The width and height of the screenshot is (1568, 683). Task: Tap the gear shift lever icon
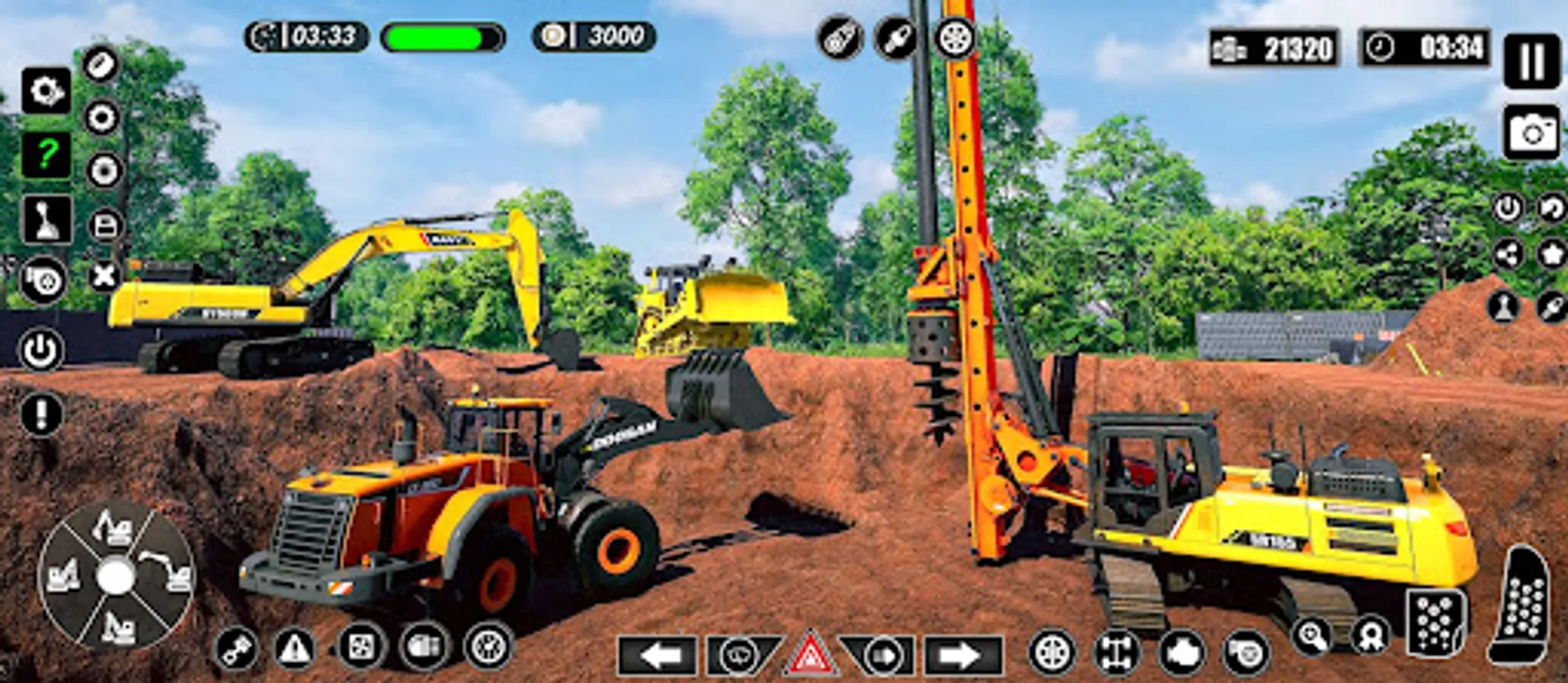(47, 219)
